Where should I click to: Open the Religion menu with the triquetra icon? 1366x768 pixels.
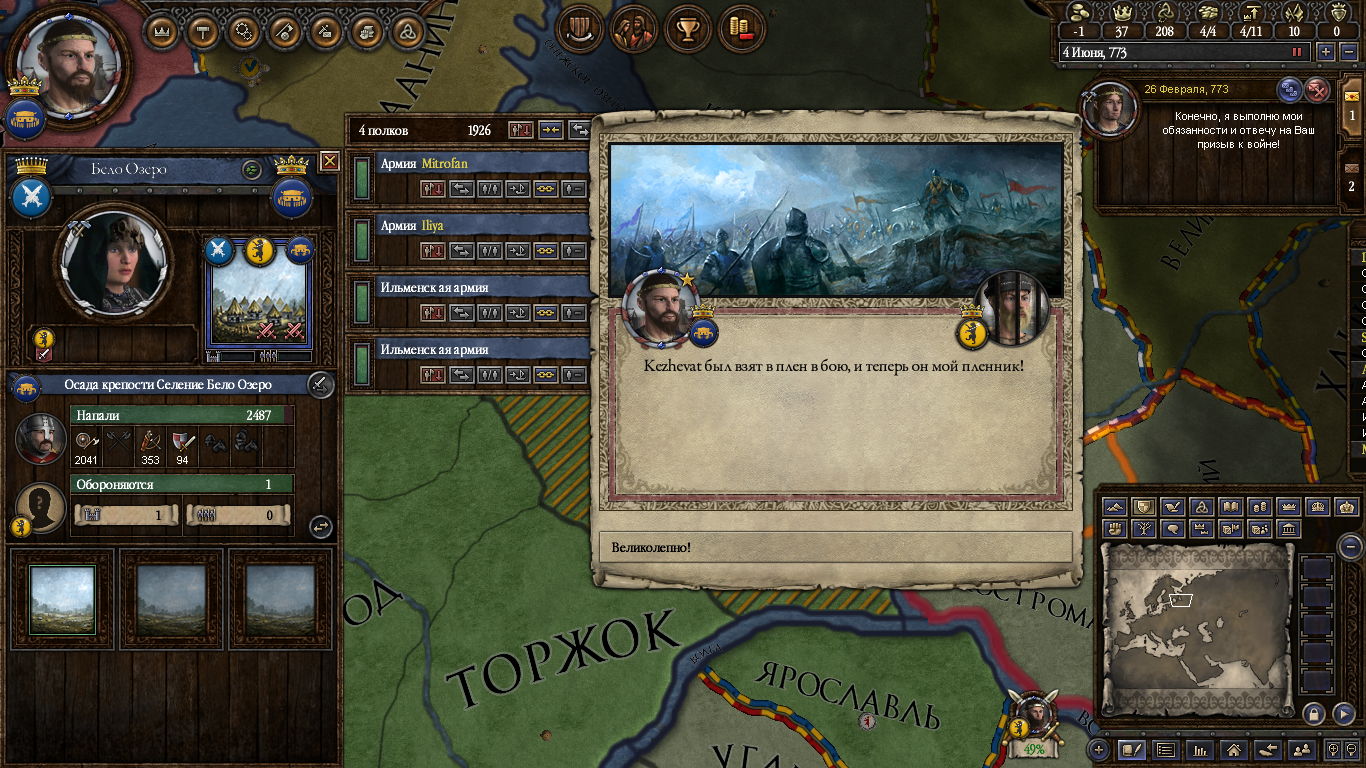(x=407, y=31)
